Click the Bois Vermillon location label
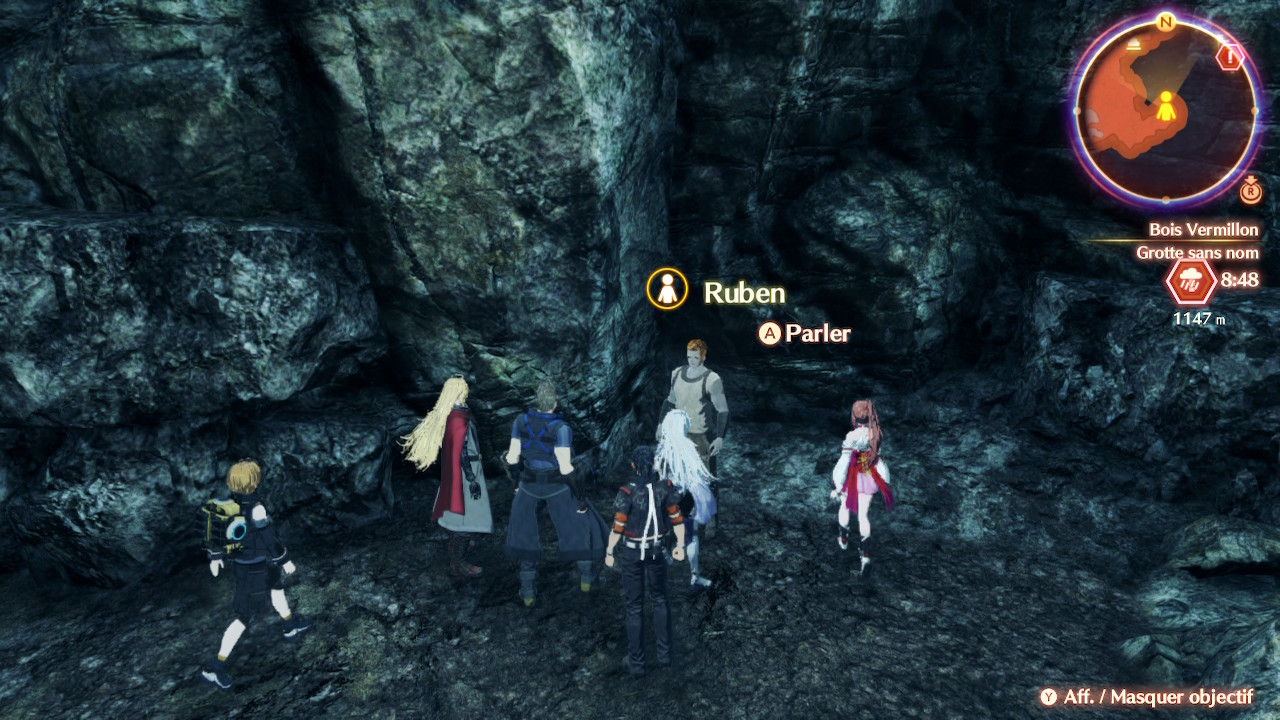Screen dimensions: 1280x720 click(1203, 230)
